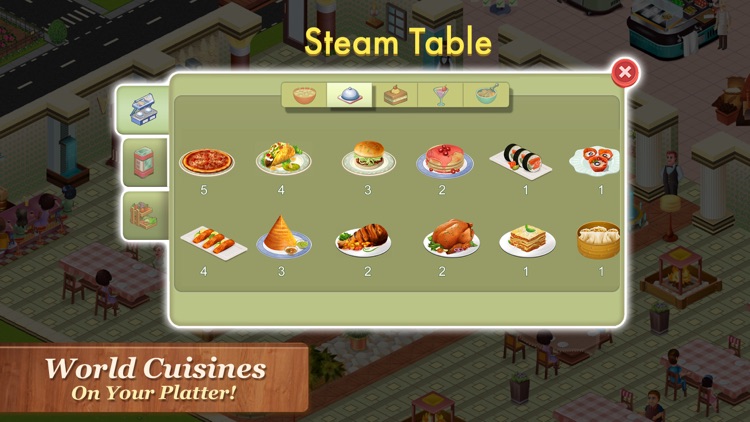The height and width of the screenshot is (422, 750).
Task: Select the taco plate
Action: tap(283, 160)
